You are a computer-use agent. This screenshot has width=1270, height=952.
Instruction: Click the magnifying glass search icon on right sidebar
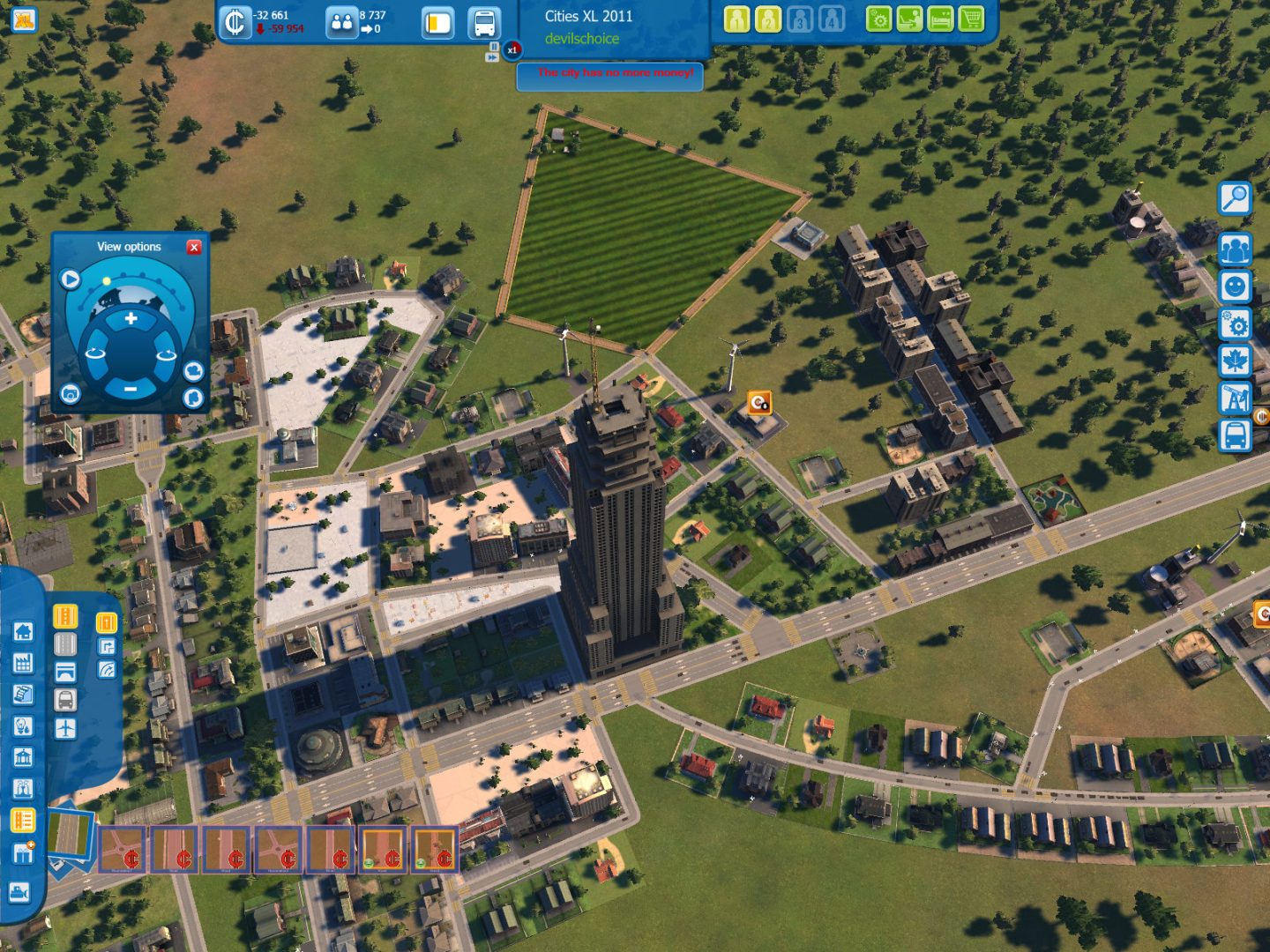pos(1234,197)
